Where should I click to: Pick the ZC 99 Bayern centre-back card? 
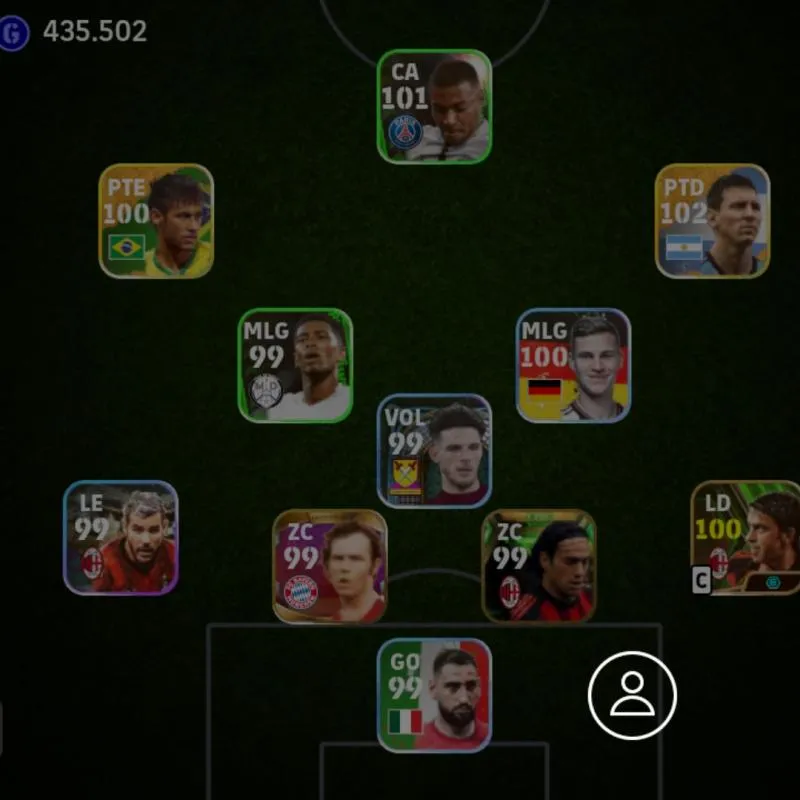pos(330,566)
